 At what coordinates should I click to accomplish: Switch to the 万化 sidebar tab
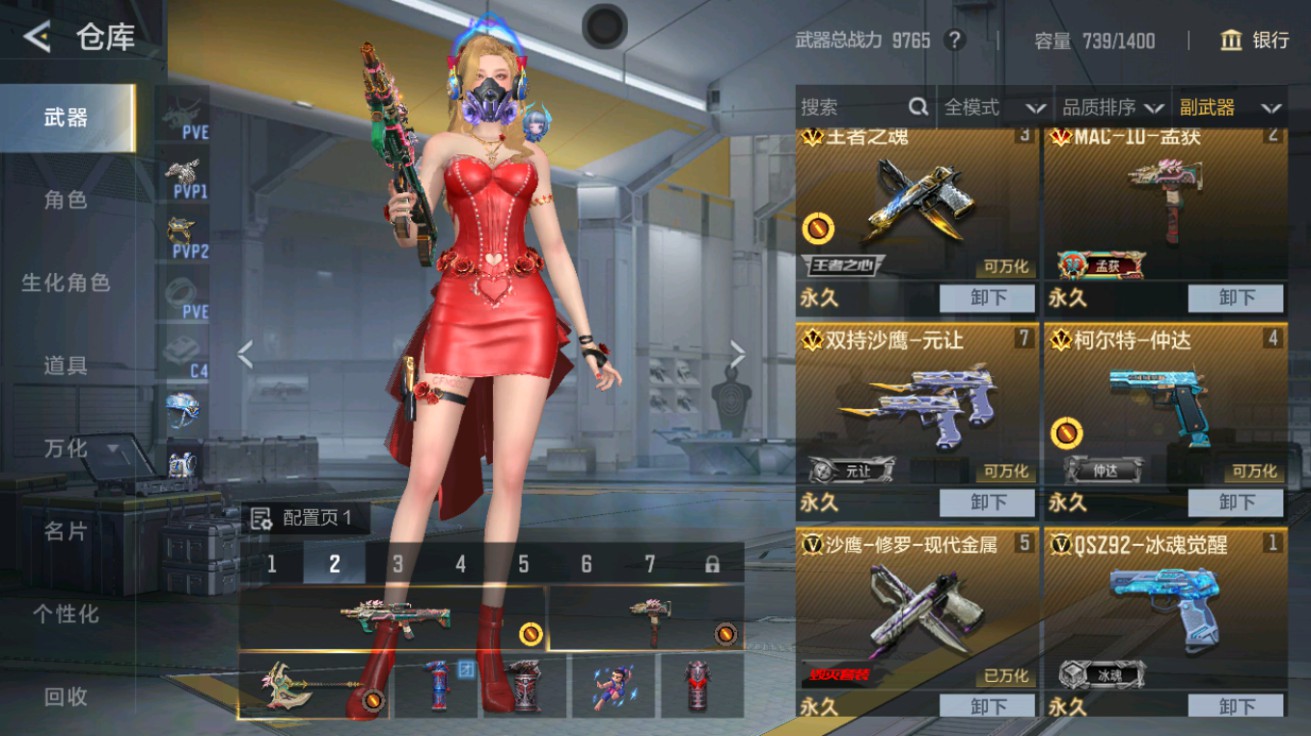(66, 449)
